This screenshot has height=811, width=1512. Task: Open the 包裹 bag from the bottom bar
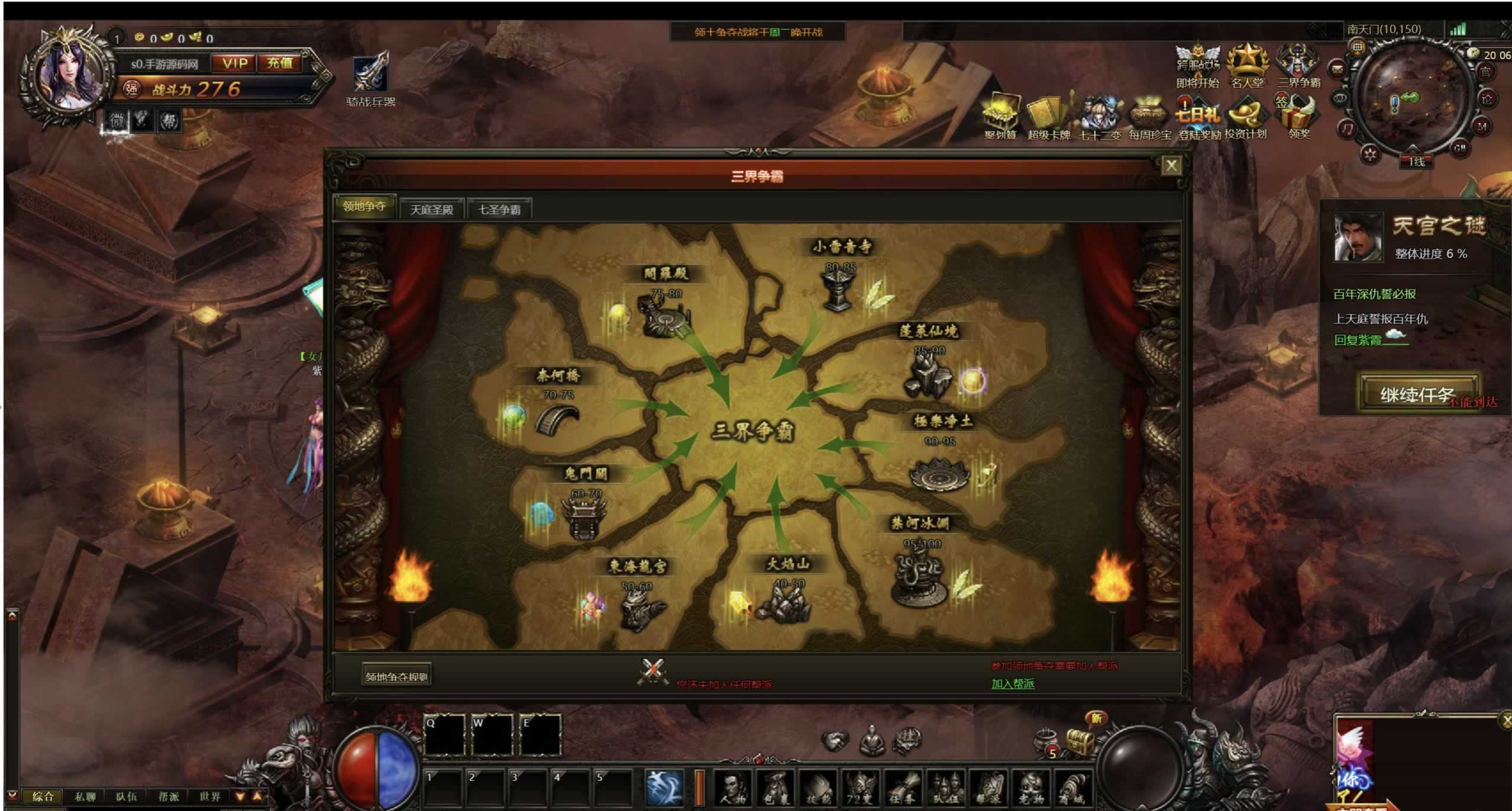click(775, 787)
